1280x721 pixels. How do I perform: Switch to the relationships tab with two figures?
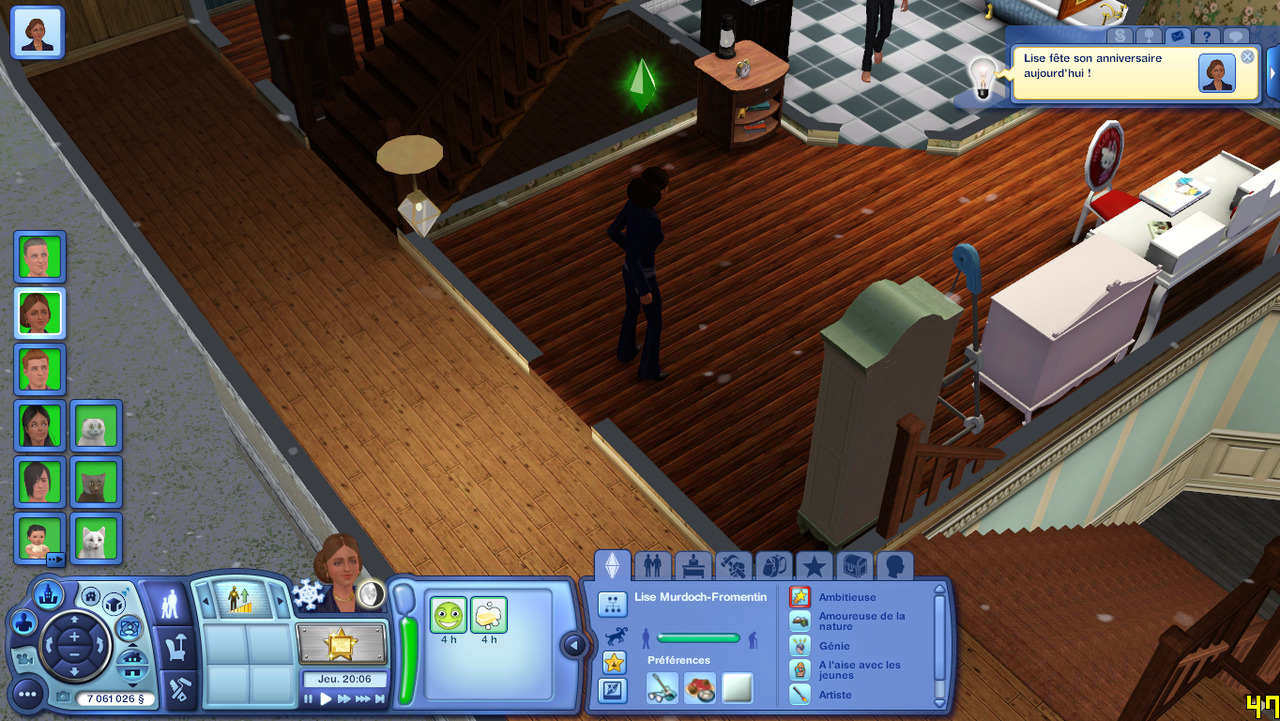pyautogui.click(x=653, y=566)
